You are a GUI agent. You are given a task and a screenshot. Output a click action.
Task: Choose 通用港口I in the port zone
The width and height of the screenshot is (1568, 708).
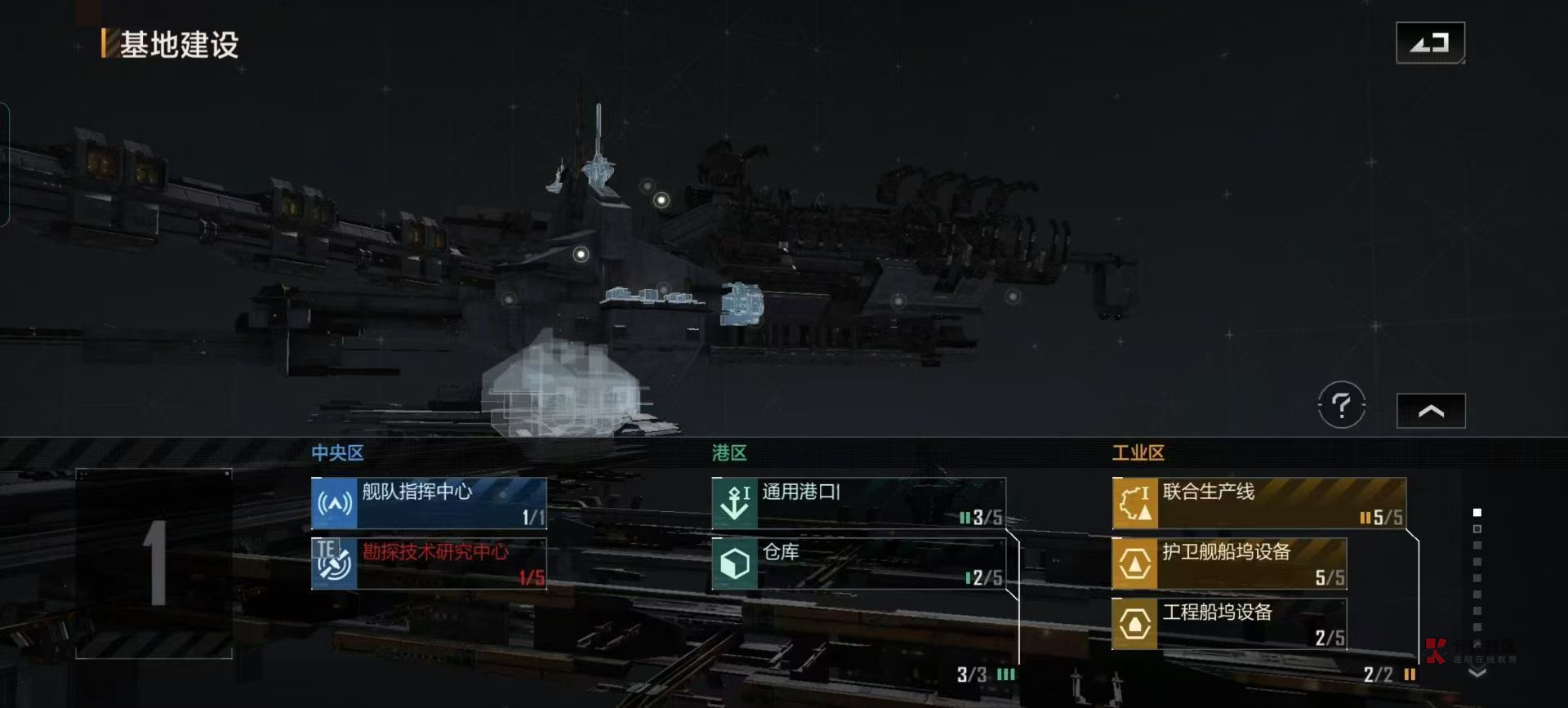(858, 503)
